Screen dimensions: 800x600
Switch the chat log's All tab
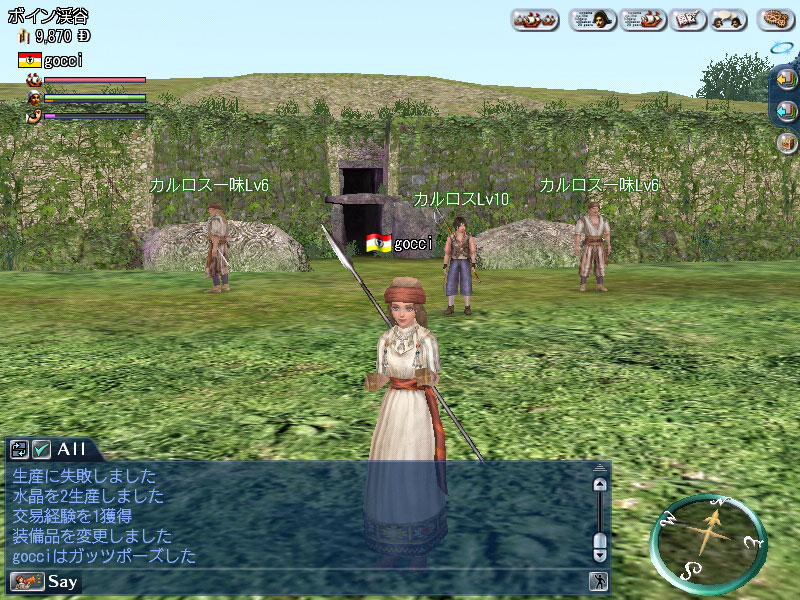coord(72,449)
